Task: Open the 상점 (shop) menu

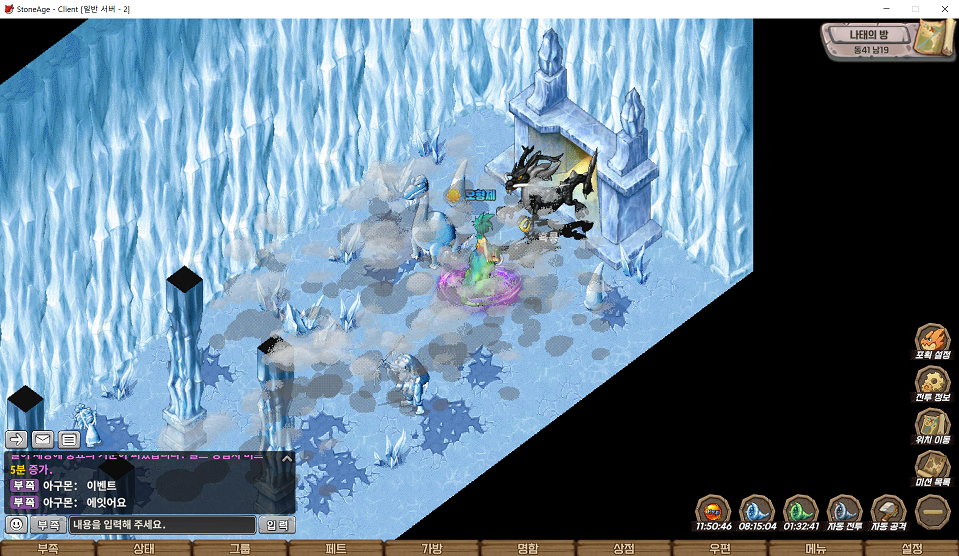Action: [624, 548]
